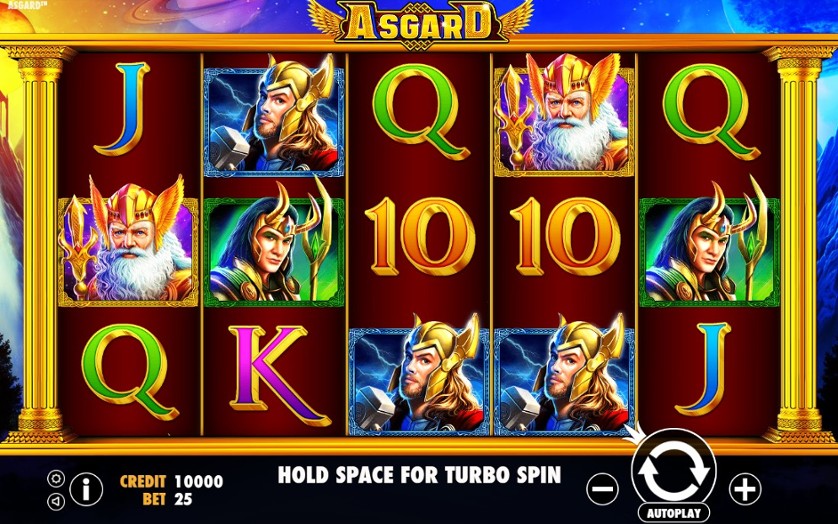This screenshot has height=524, width=838.
Task: Open the gear settings icon
Action: [56, 478]
